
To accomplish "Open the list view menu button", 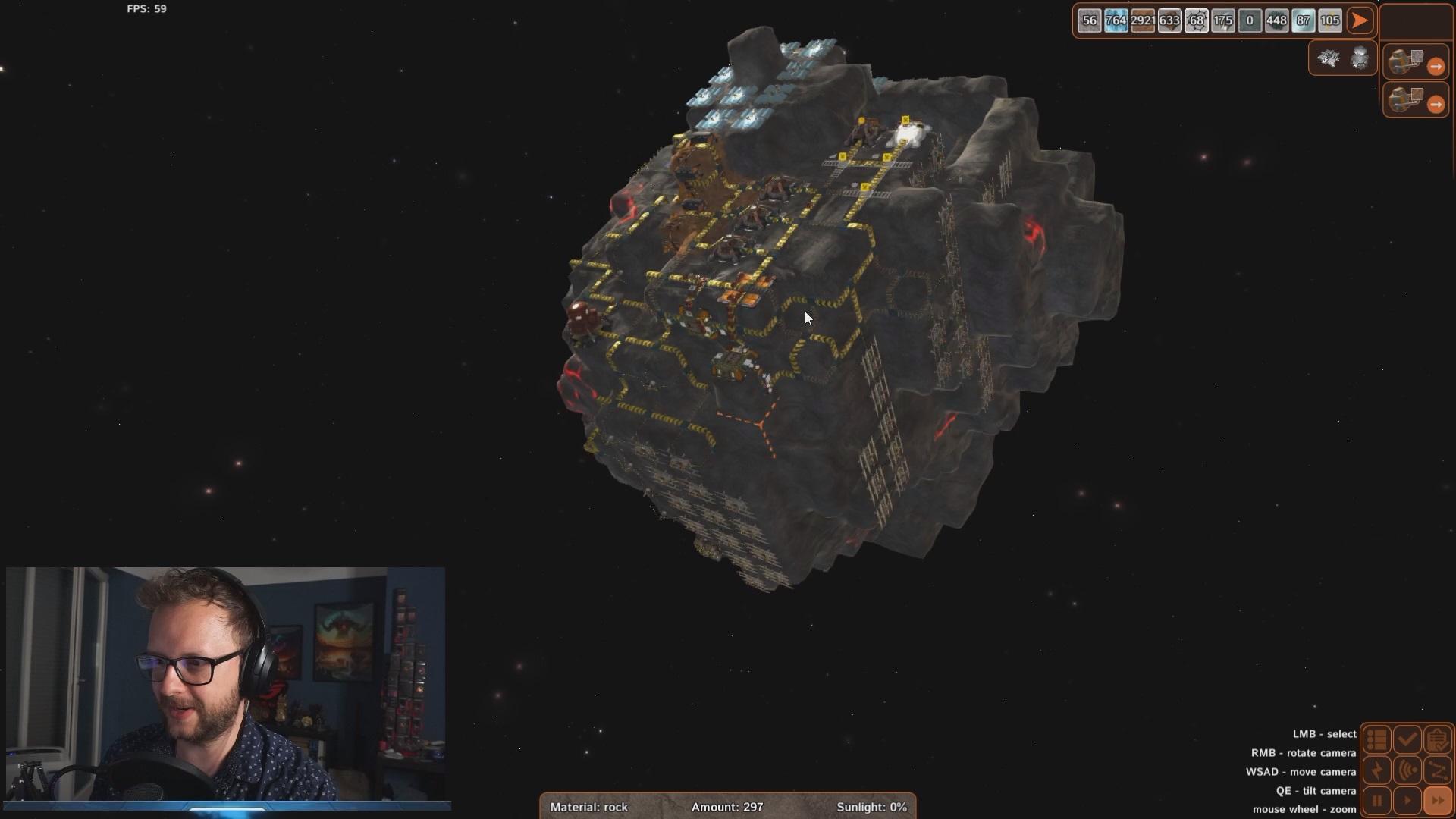I will (1377, 739).
